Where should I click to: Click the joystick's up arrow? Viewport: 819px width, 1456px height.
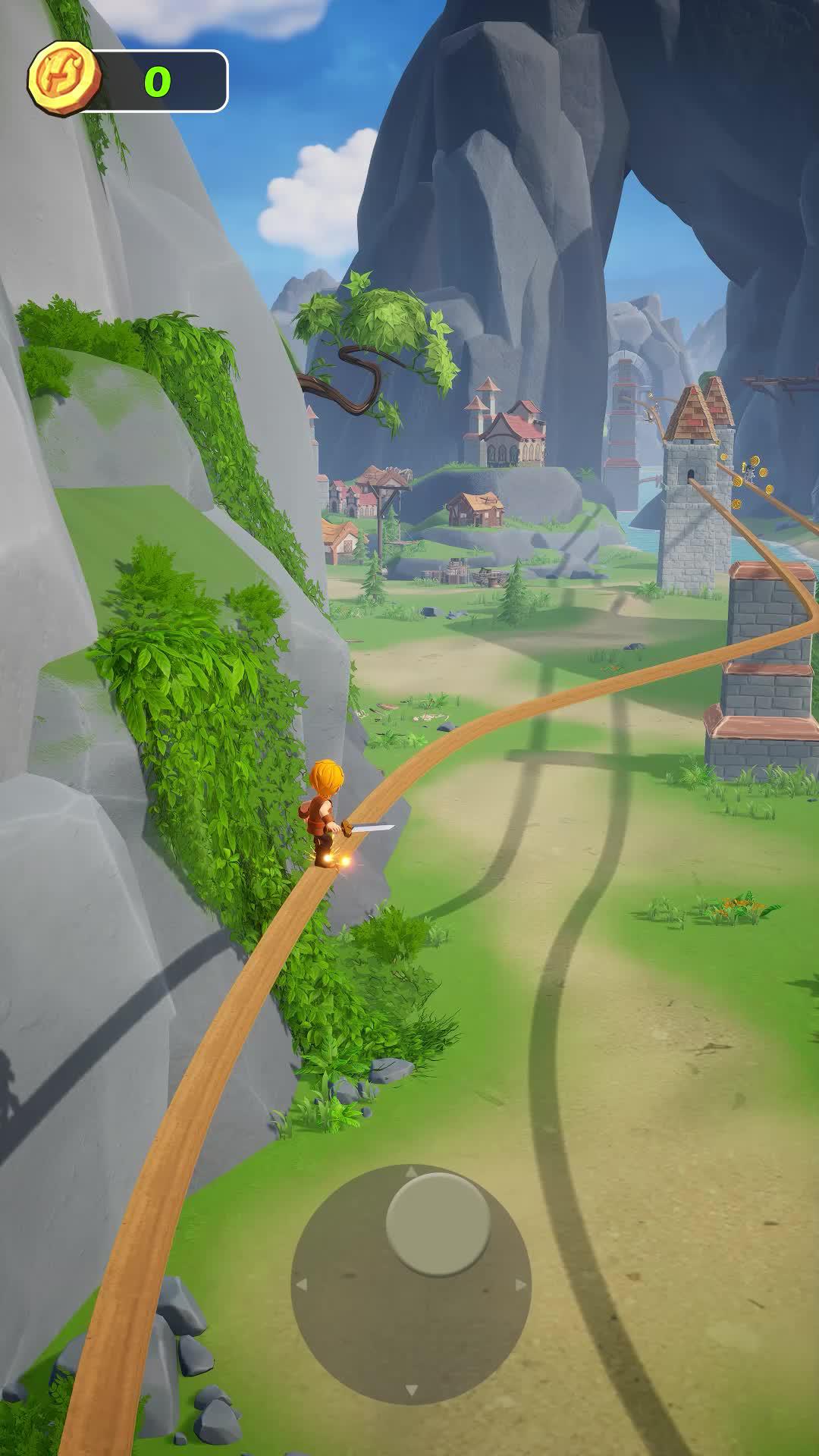coord(411,1172)
